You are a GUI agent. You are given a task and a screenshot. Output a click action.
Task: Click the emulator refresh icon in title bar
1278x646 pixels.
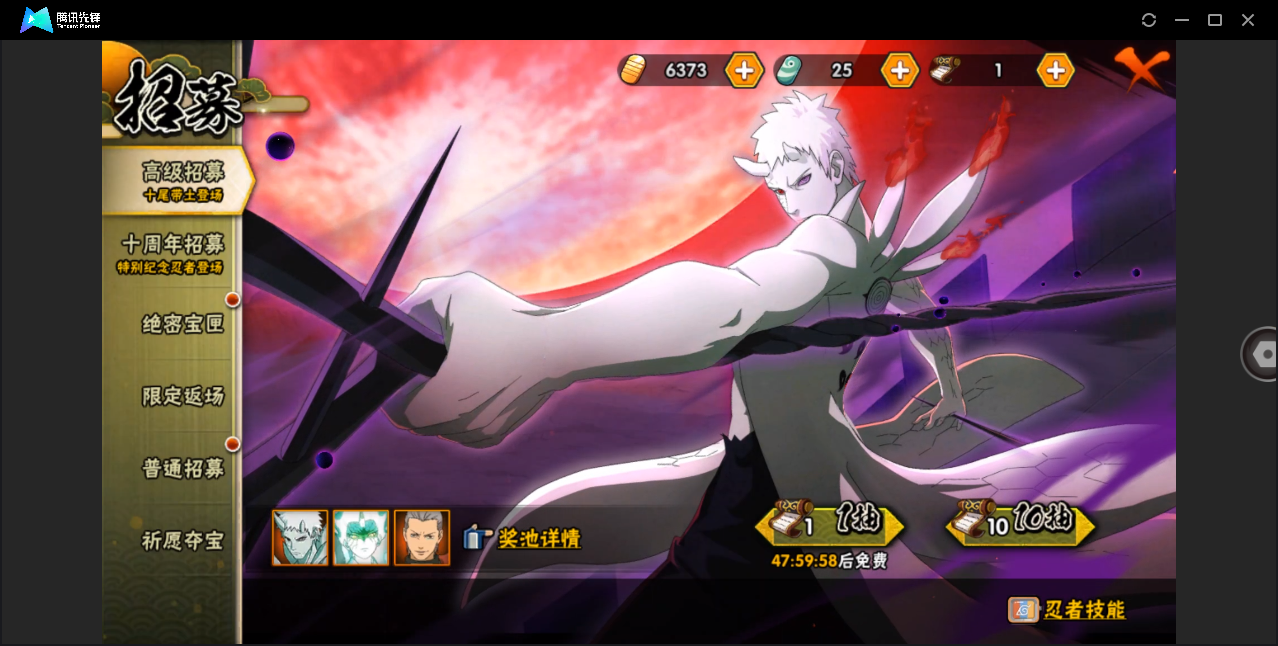pos(1149,20)
